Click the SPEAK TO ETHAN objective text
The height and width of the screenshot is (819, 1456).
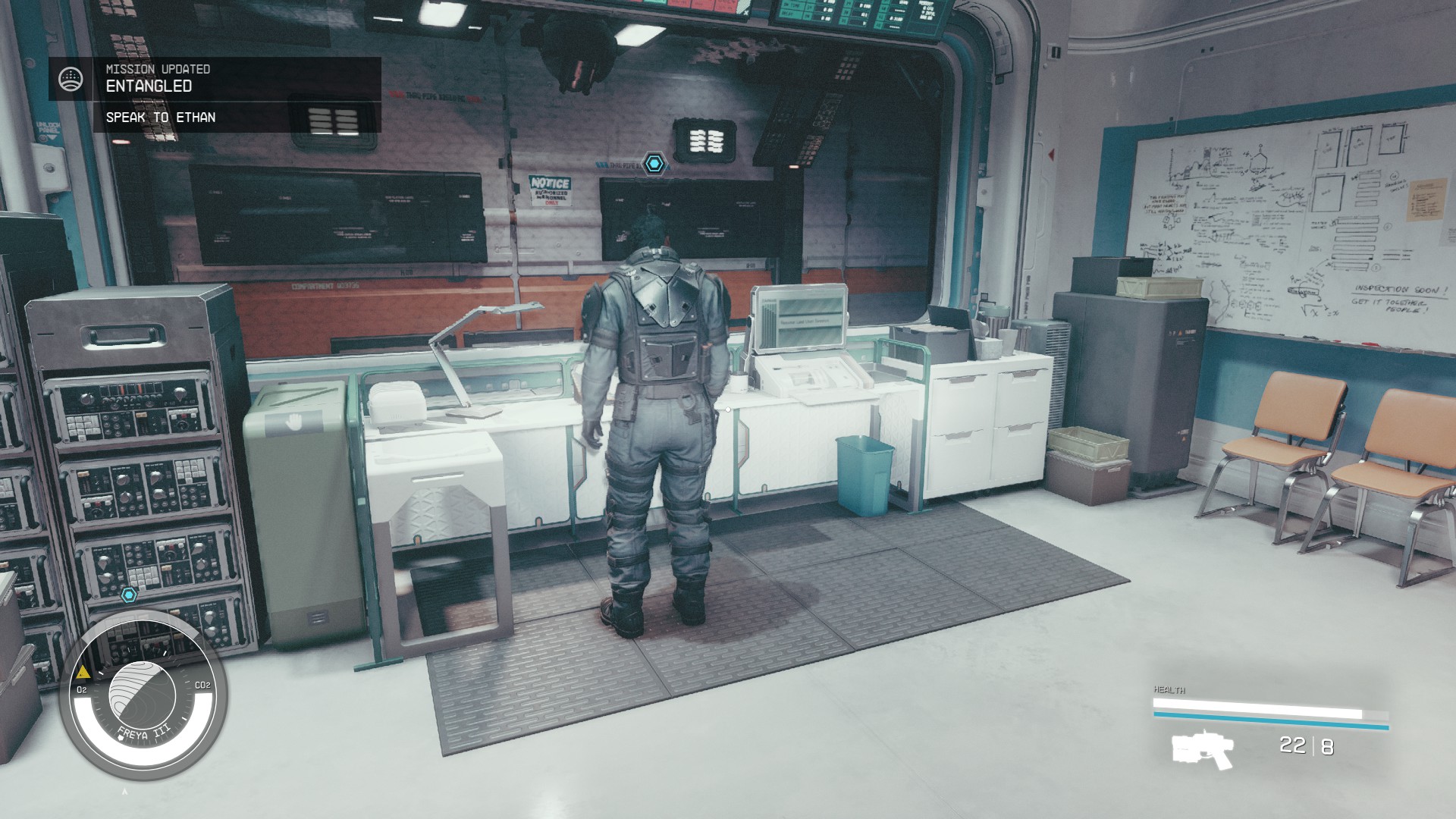(x=161, y=118)
